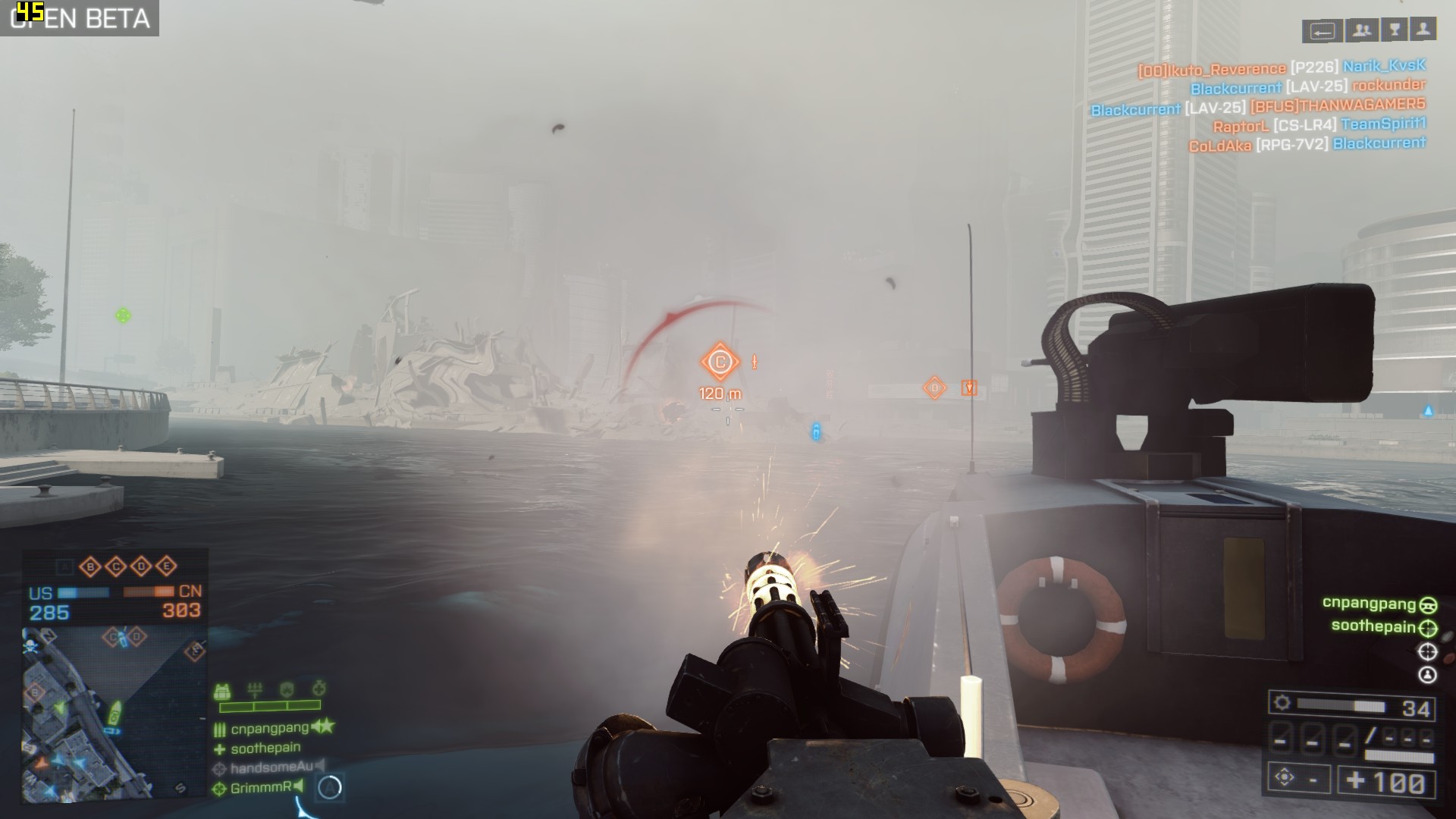Click the back arrow icon at top right
Viewport: 1456px width, 819px height.
pos(1323,31)
